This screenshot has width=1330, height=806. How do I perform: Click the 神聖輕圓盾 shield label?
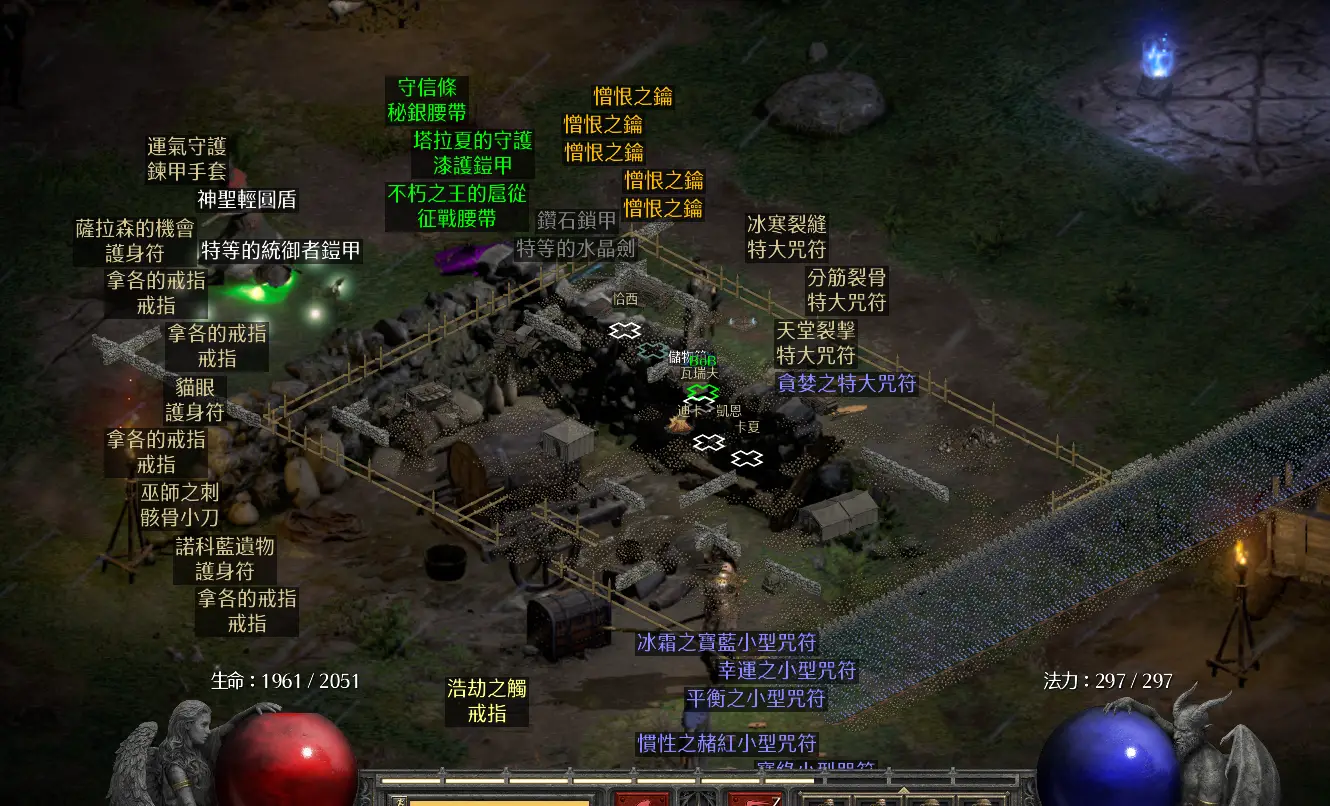[247, 199]
